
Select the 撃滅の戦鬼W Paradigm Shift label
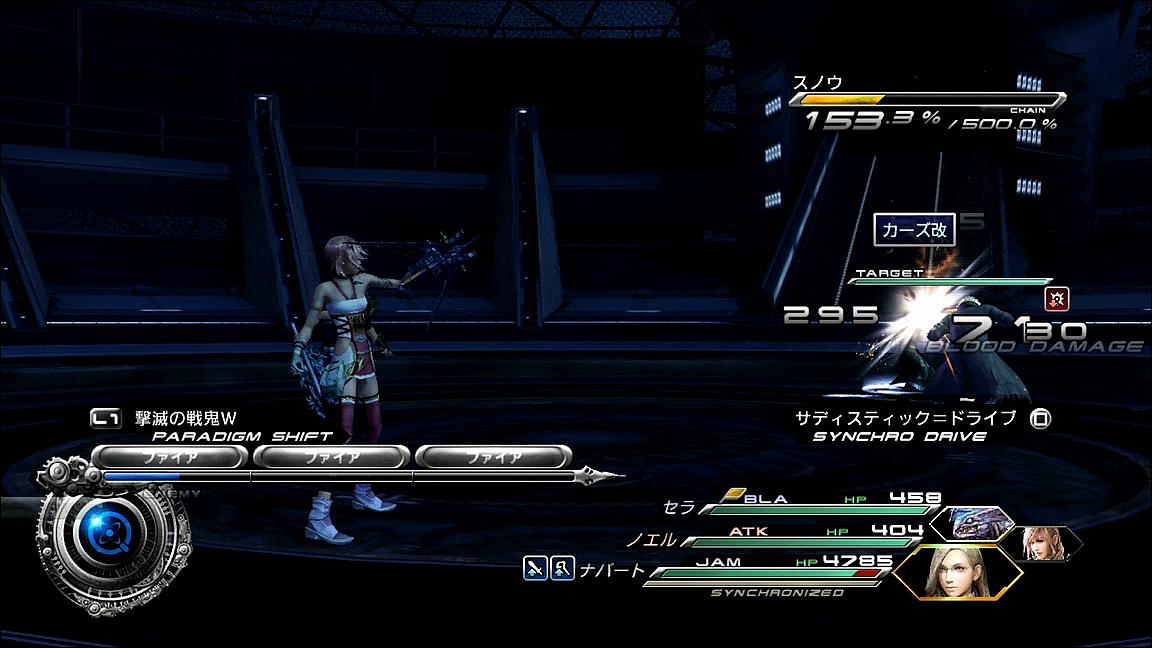188,417
